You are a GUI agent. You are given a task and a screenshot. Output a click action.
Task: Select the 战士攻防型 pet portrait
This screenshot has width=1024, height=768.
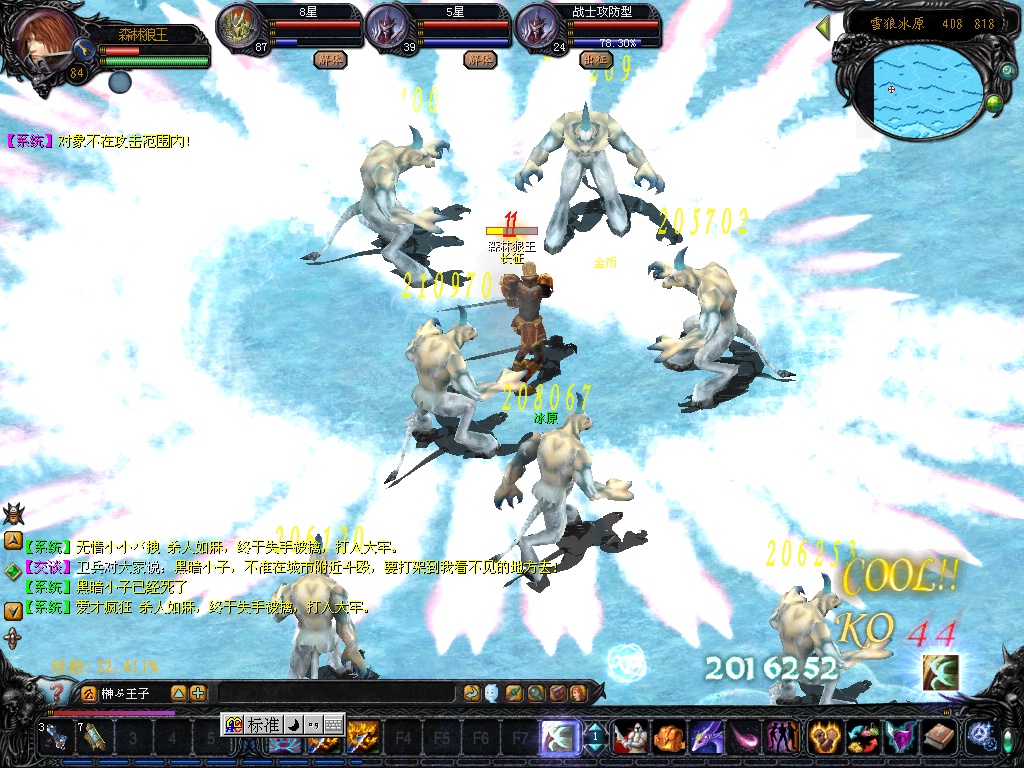(x=537, y=28)
